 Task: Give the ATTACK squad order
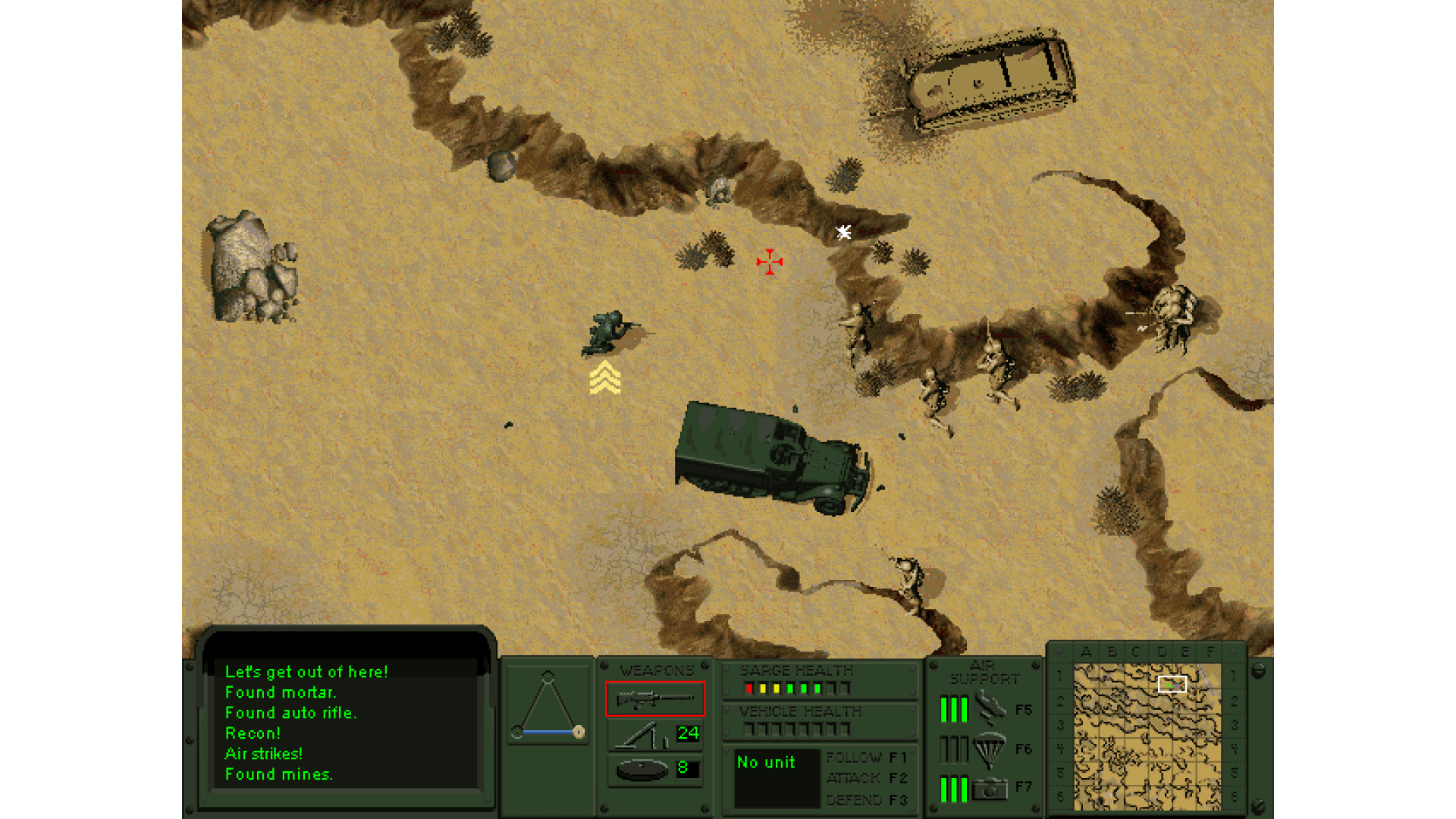(865, 778)
